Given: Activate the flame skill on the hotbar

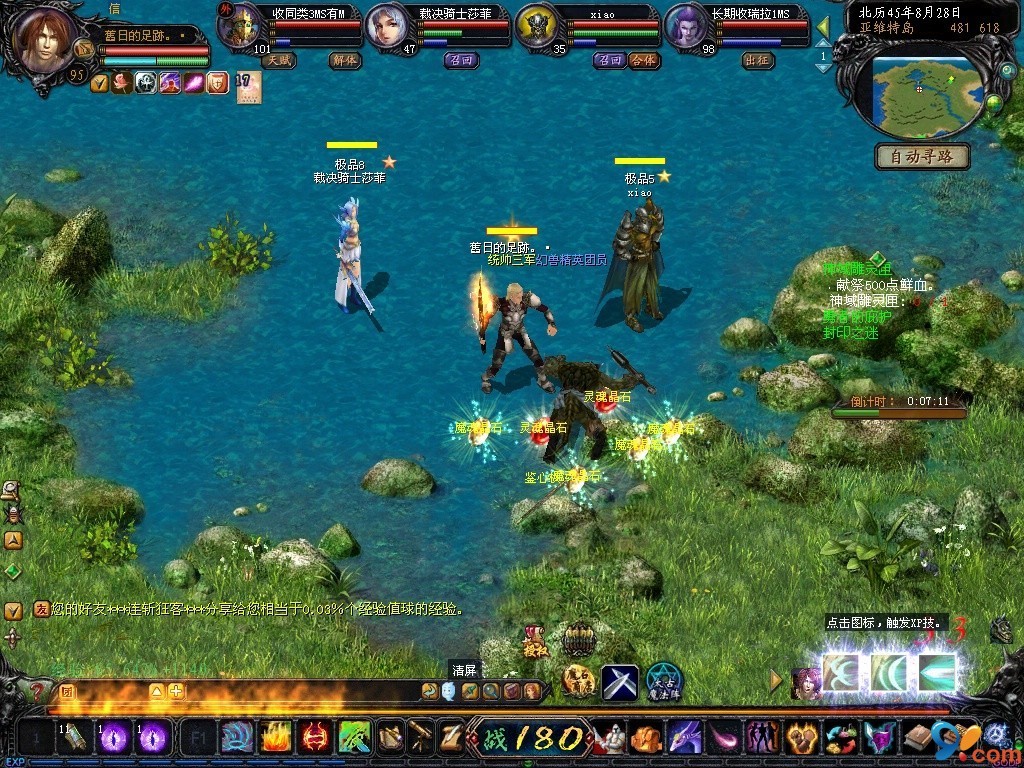Looking at the screenshot, I should [276, 738].
